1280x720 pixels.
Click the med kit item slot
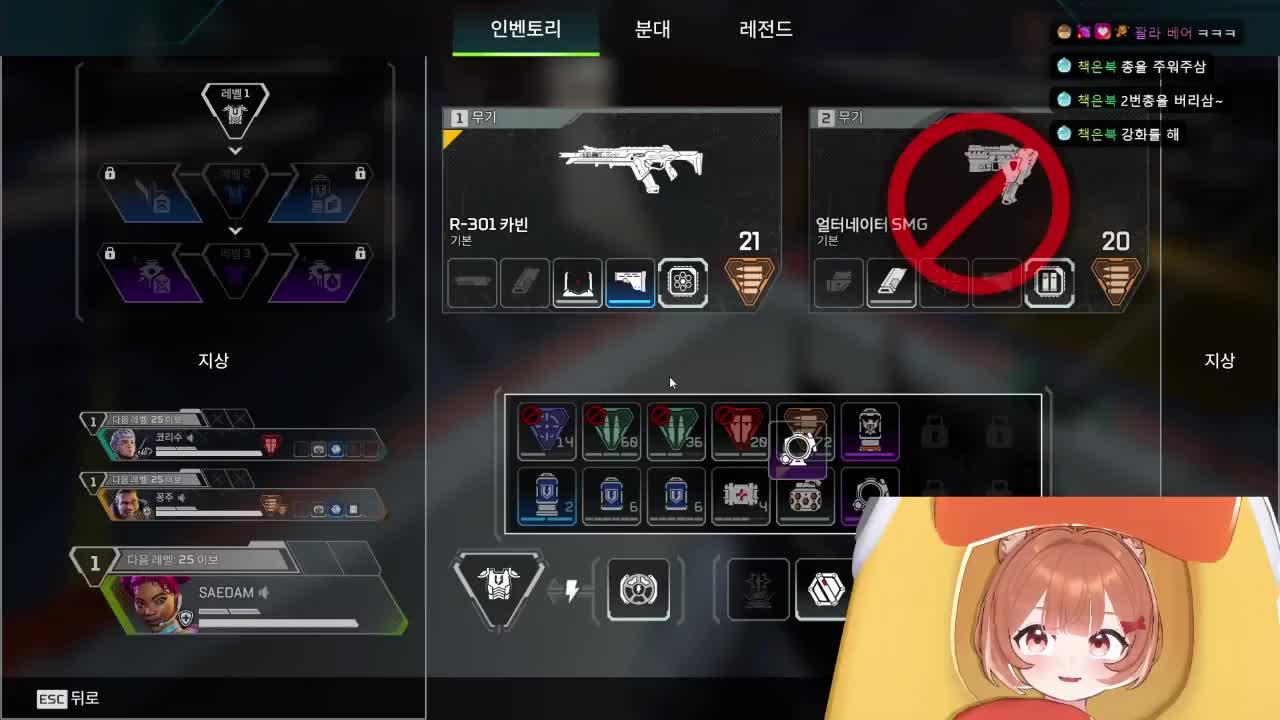pos(741,497)
